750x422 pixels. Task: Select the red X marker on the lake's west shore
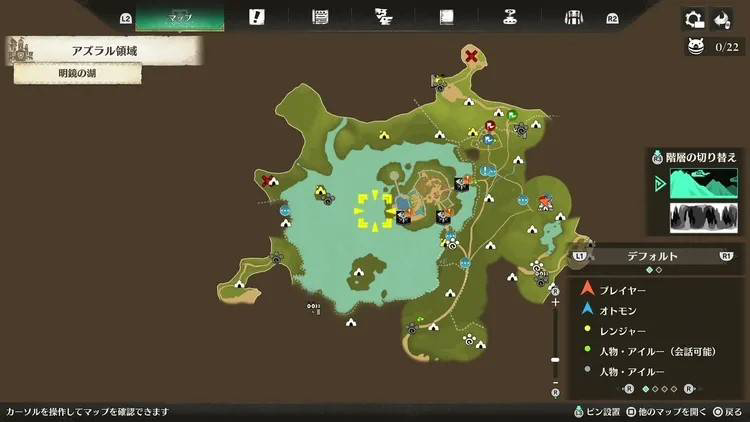(268, 181)
